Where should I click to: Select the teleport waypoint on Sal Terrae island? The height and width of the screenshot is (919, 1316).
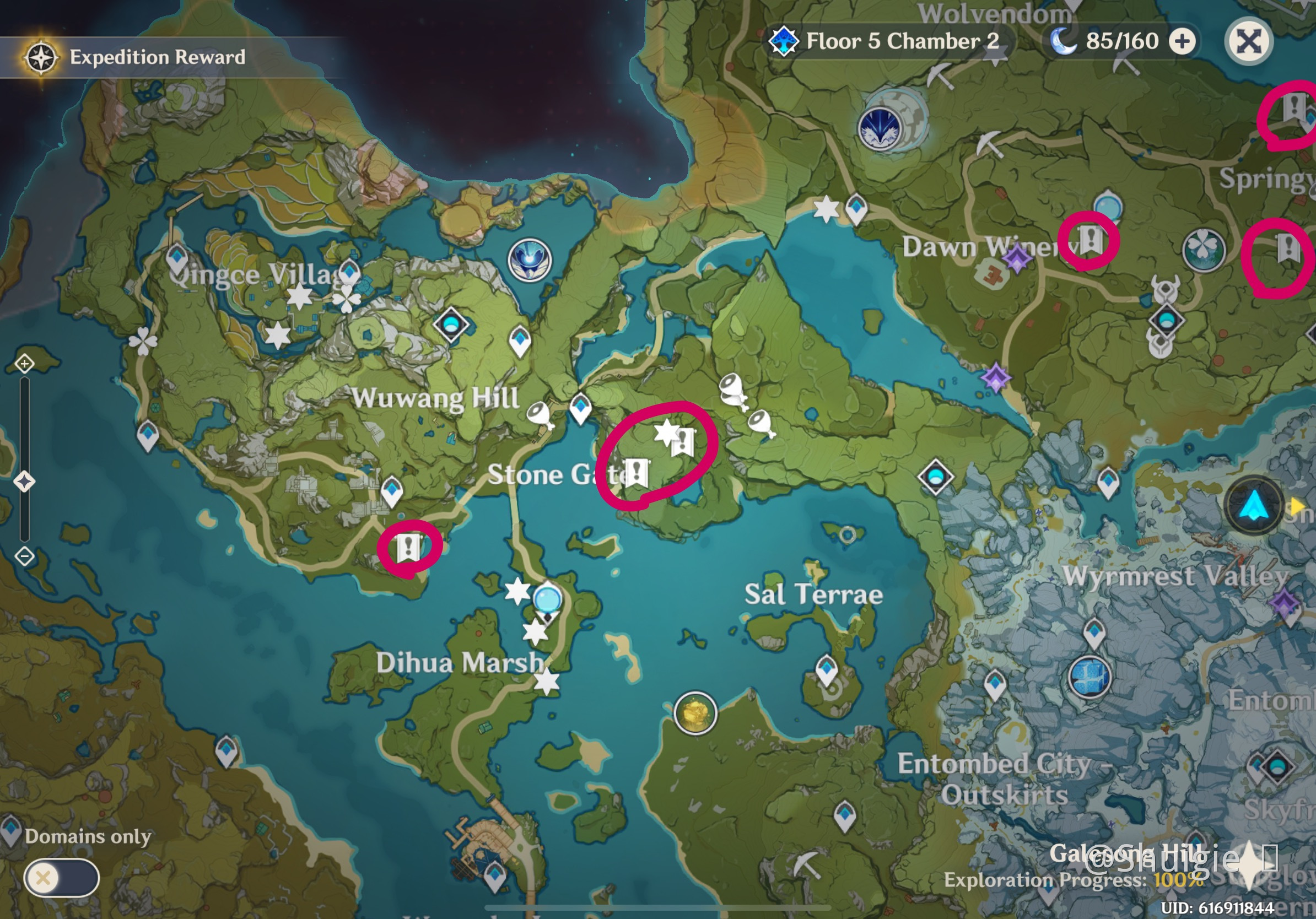pyautogui.click(x=827, y=668)
